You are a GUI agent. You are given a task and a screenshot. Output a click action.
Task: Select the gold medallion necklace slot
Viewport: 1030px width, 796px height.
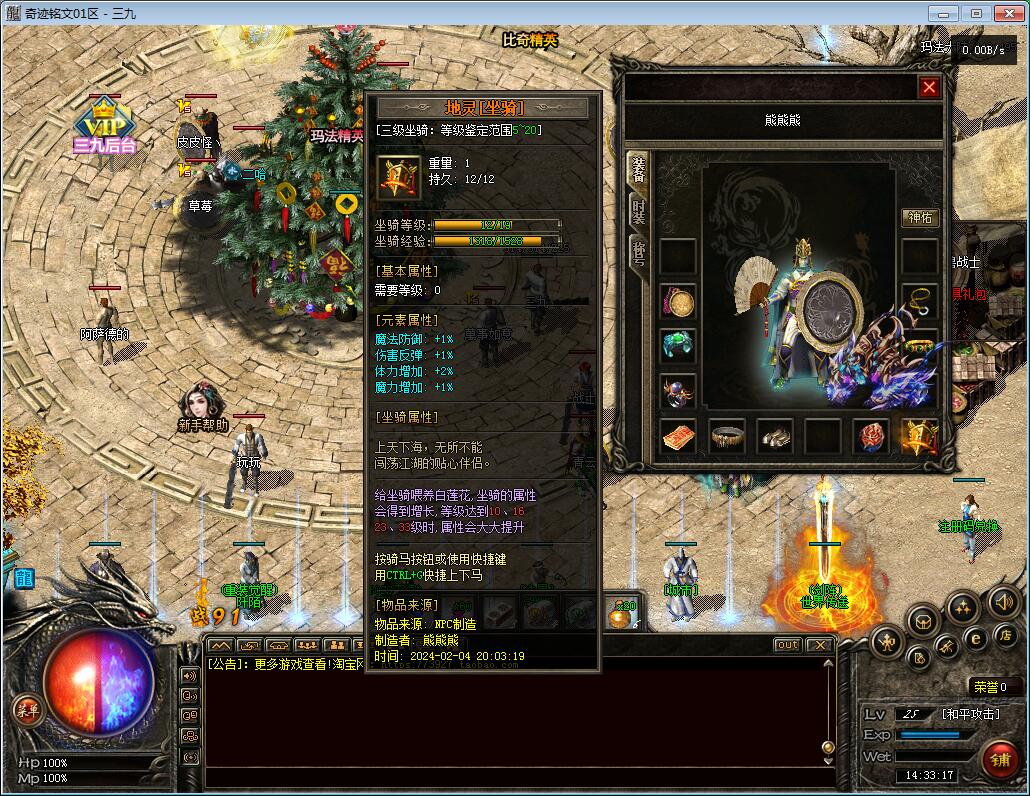tap(678, 301)
